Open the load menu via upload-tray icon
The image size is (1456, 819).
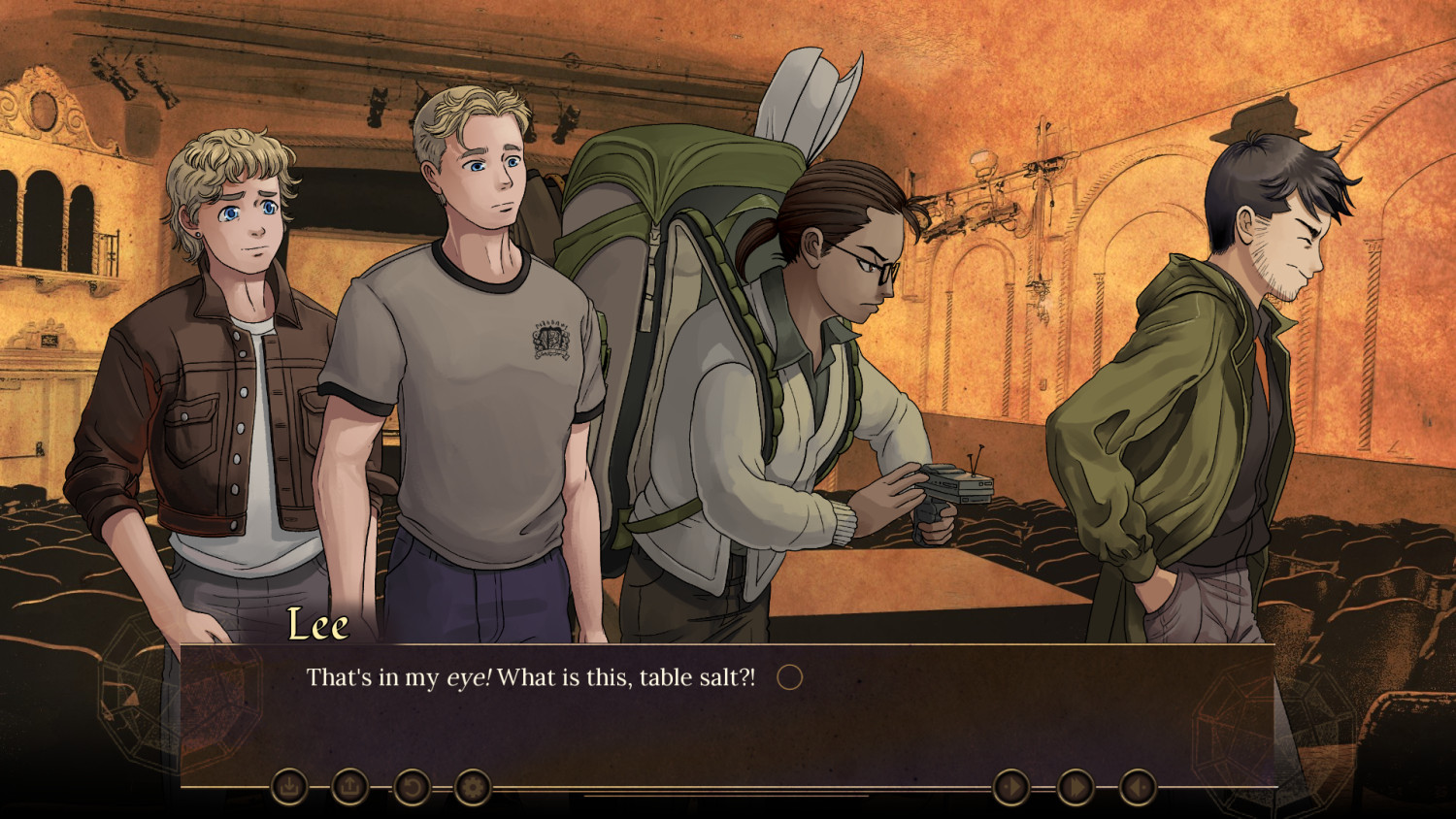[350, 787]
